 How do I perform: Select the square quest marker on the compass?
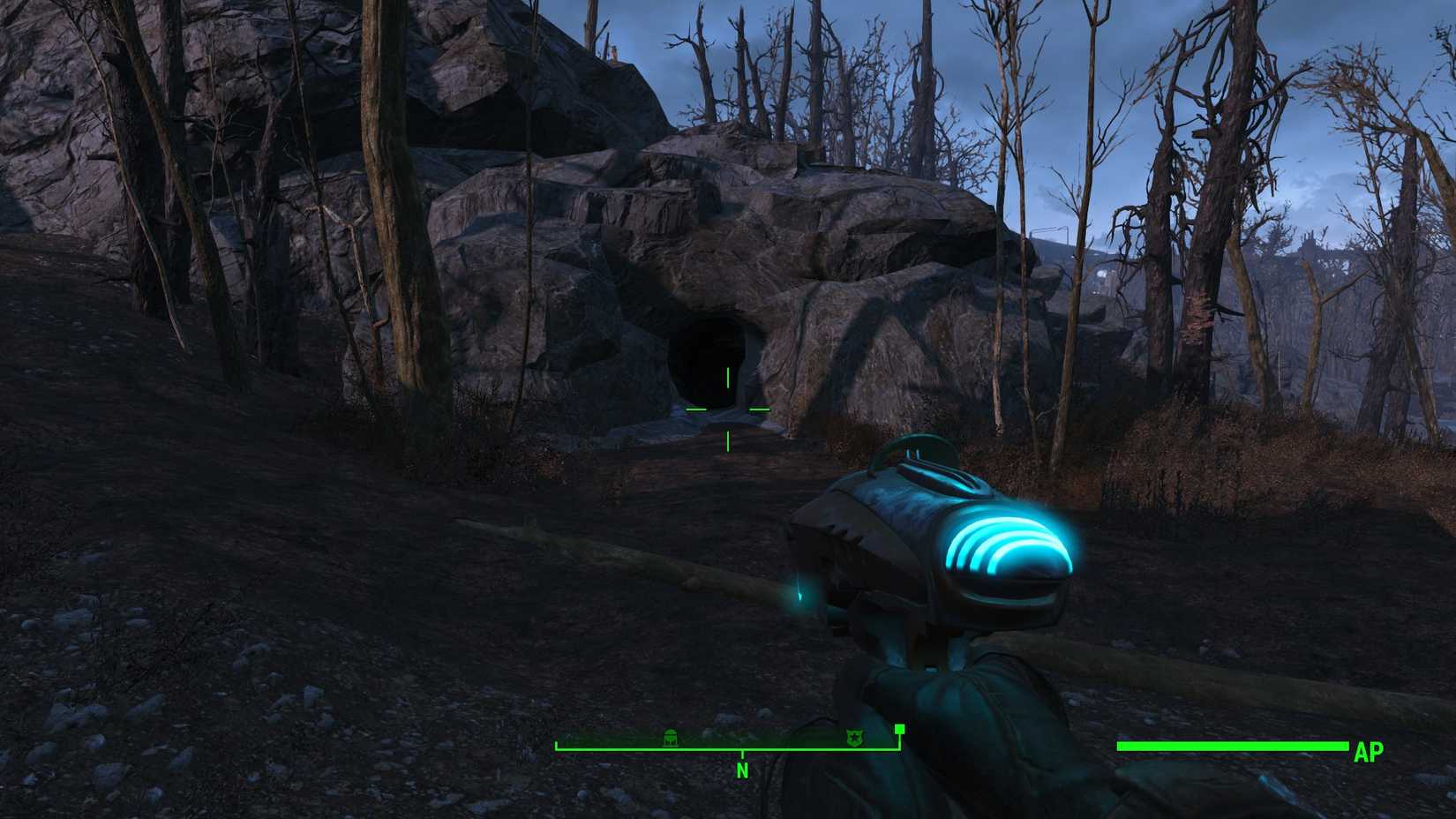coord(900,730)
